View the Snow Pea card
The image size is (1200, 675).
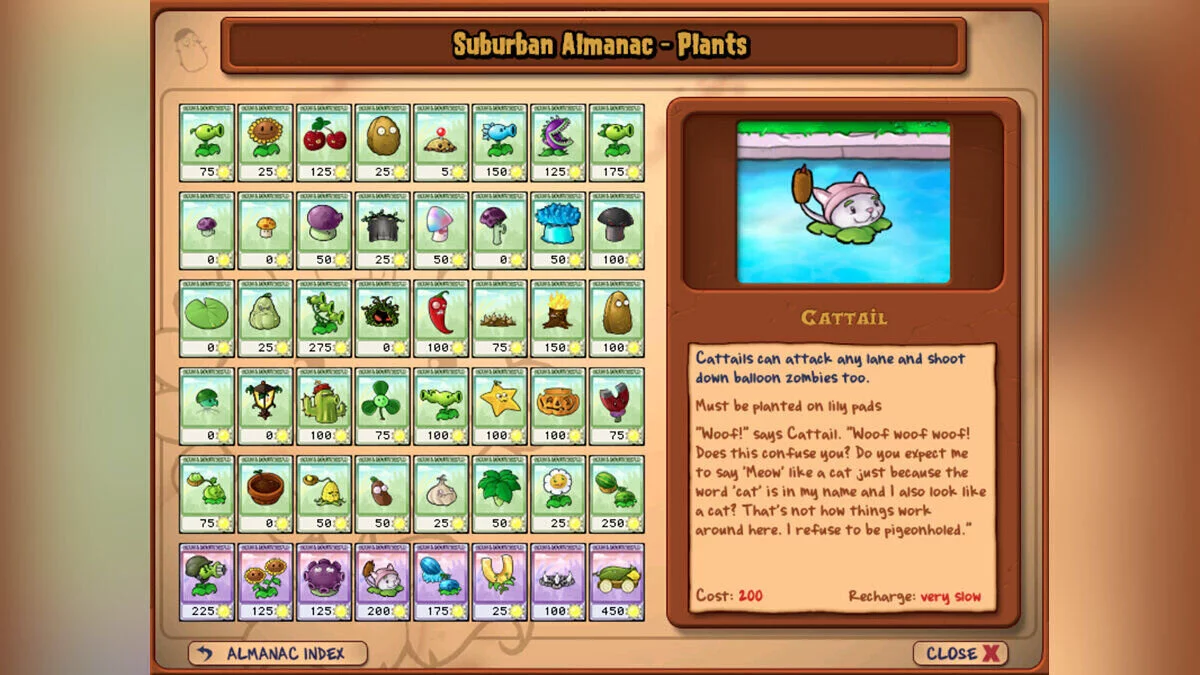click(499, 142)
